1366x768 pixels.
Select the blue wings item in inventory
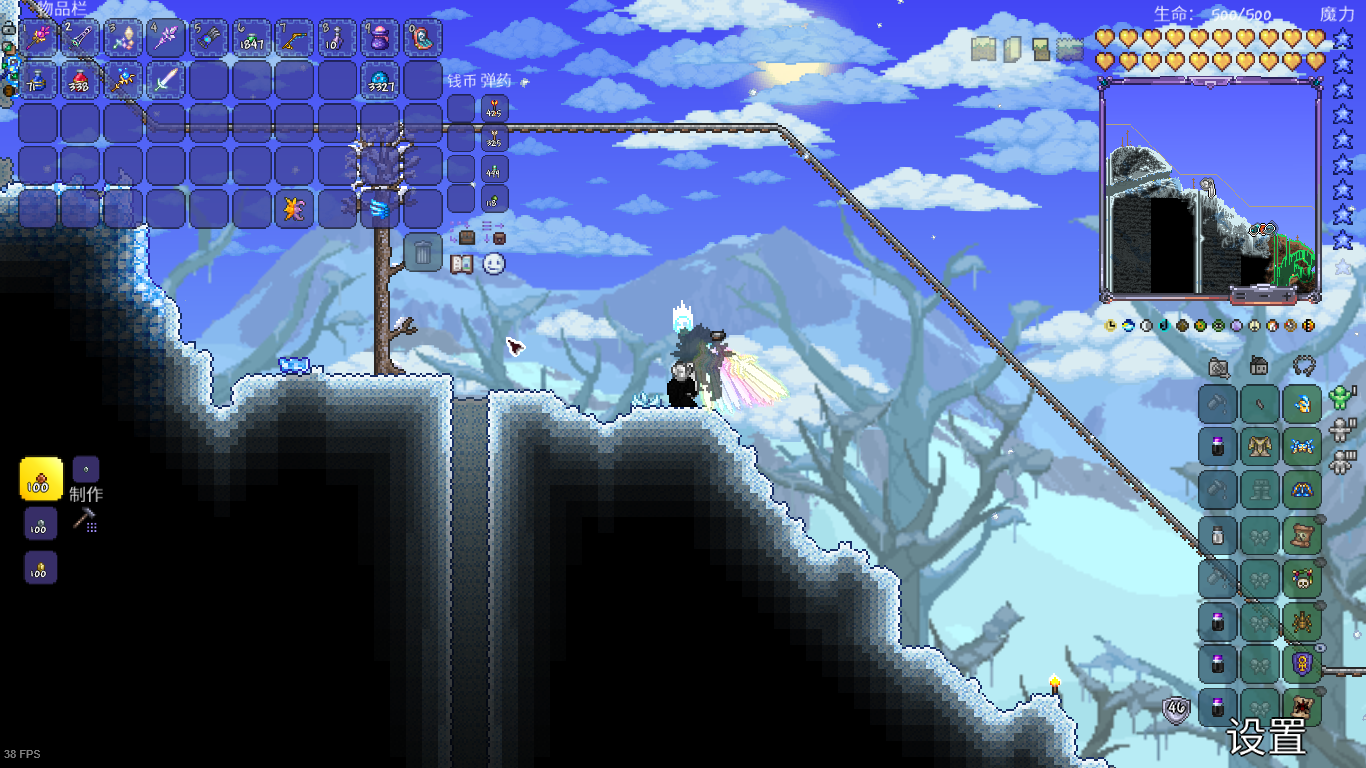(x=381, y=208)
